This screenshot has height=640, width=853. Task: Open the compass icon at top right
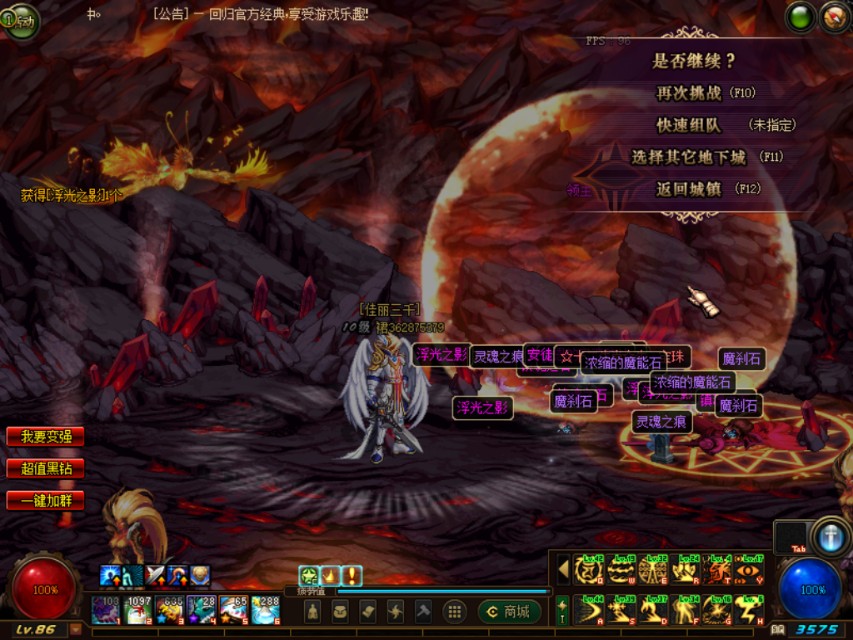coord(835,17)
